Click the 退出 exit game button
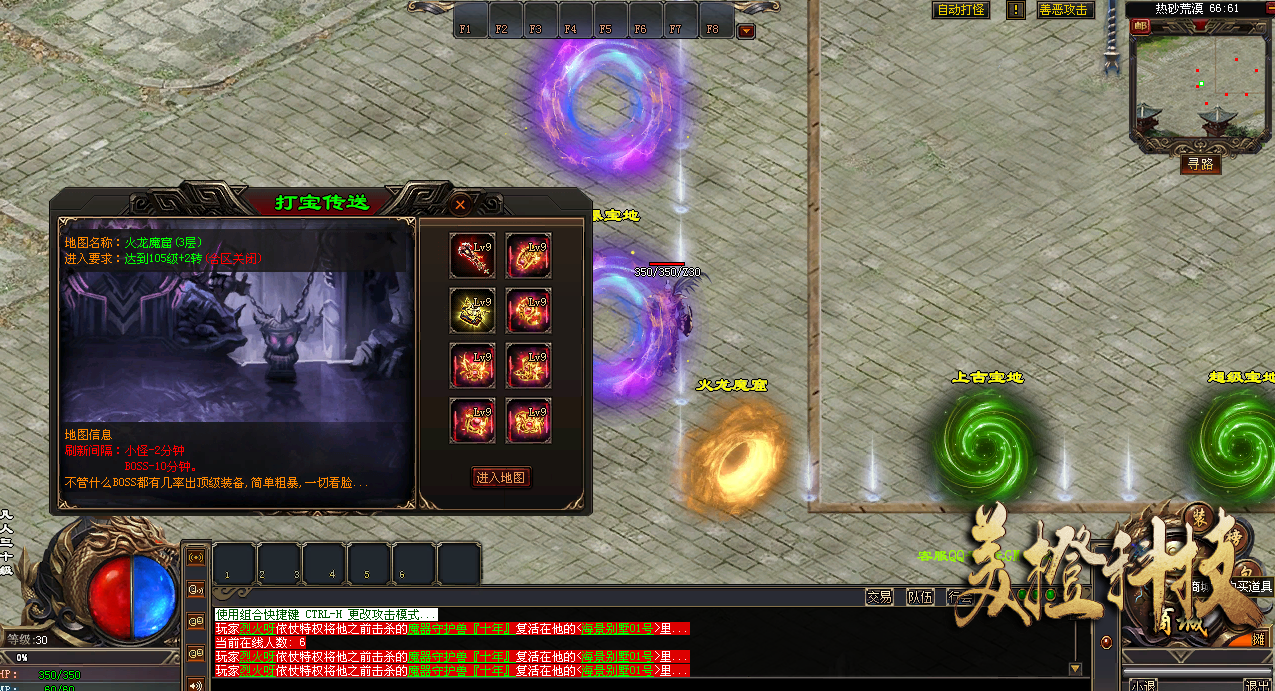This screenshot has height=691, width=1275. (x=1257, y=685)
